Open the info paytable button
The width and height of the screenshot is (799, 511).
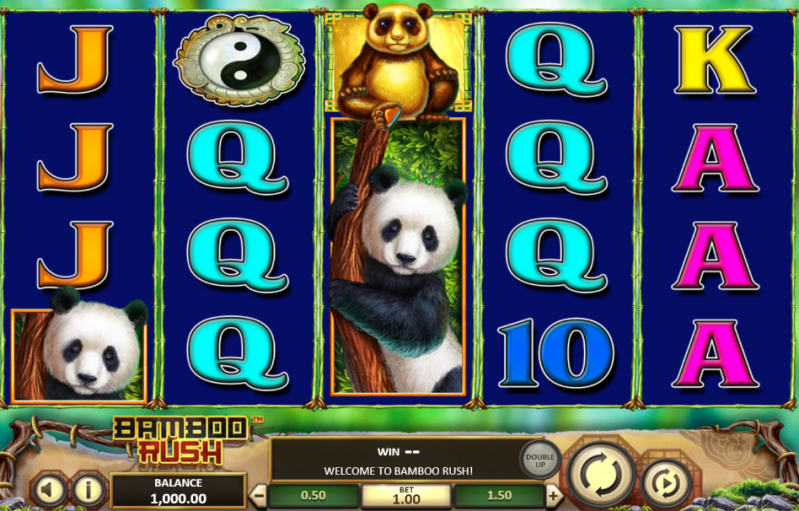[x=89, y=490]
